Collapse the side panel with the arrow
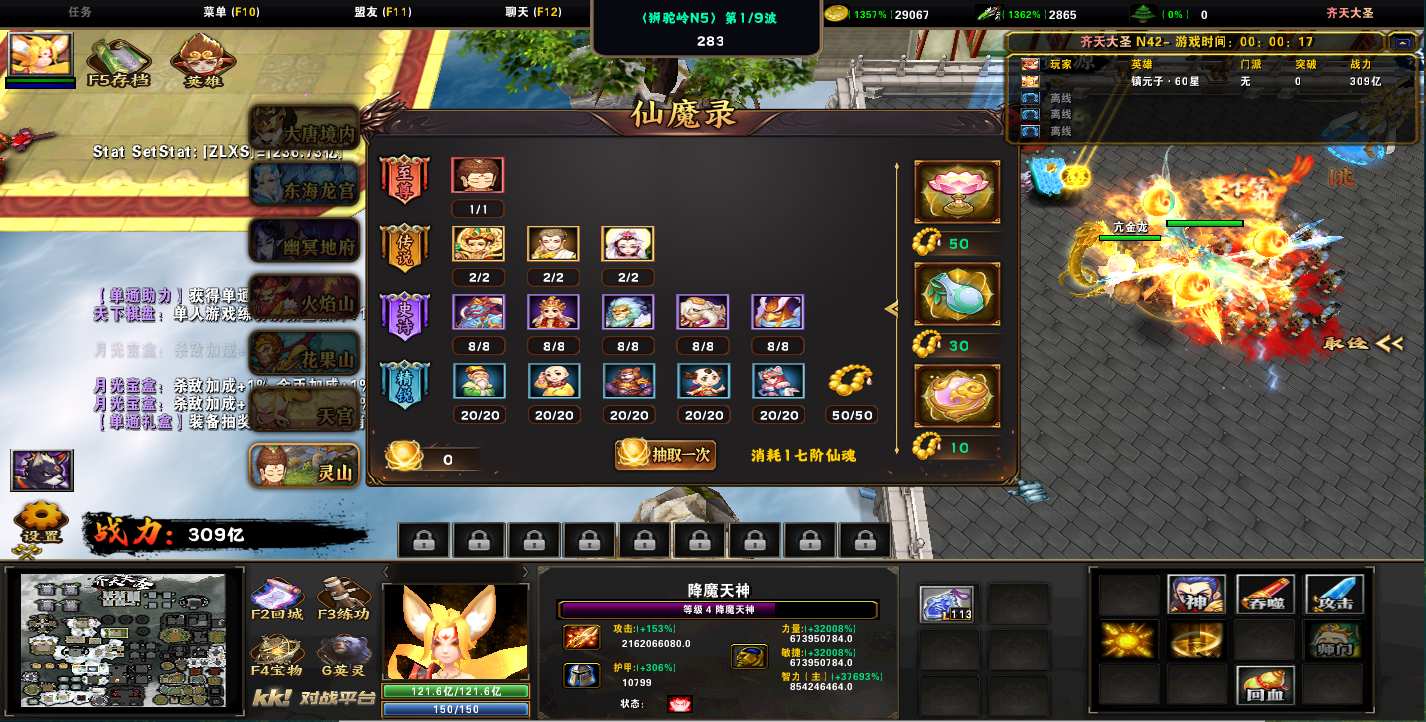This screenshot has height=722, width=1426. click(892, 310)
